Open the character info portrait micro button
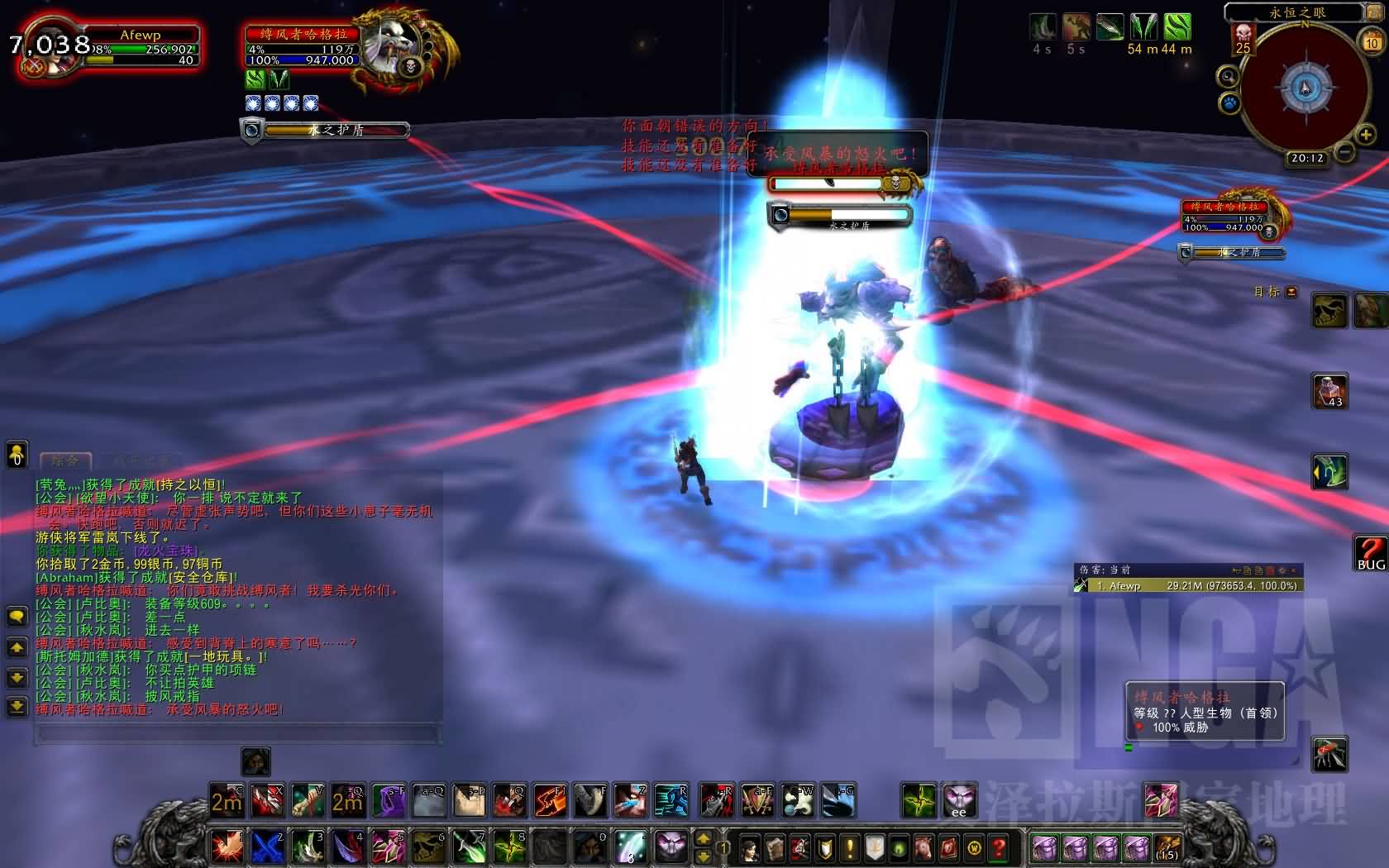Screen dimensions: 1389x868 tap(749, 847)
